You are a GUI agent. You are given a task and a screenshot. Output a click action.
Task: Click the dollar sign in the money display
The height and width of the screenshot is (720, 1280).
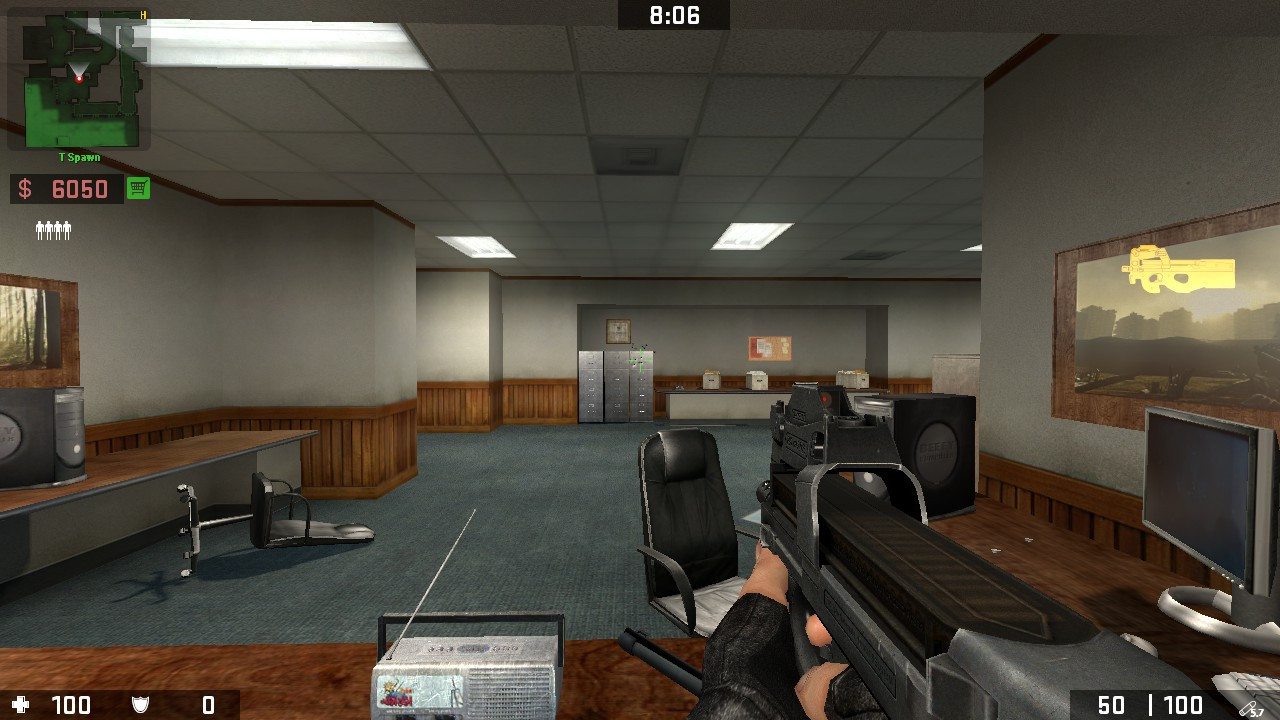point(23,188)
